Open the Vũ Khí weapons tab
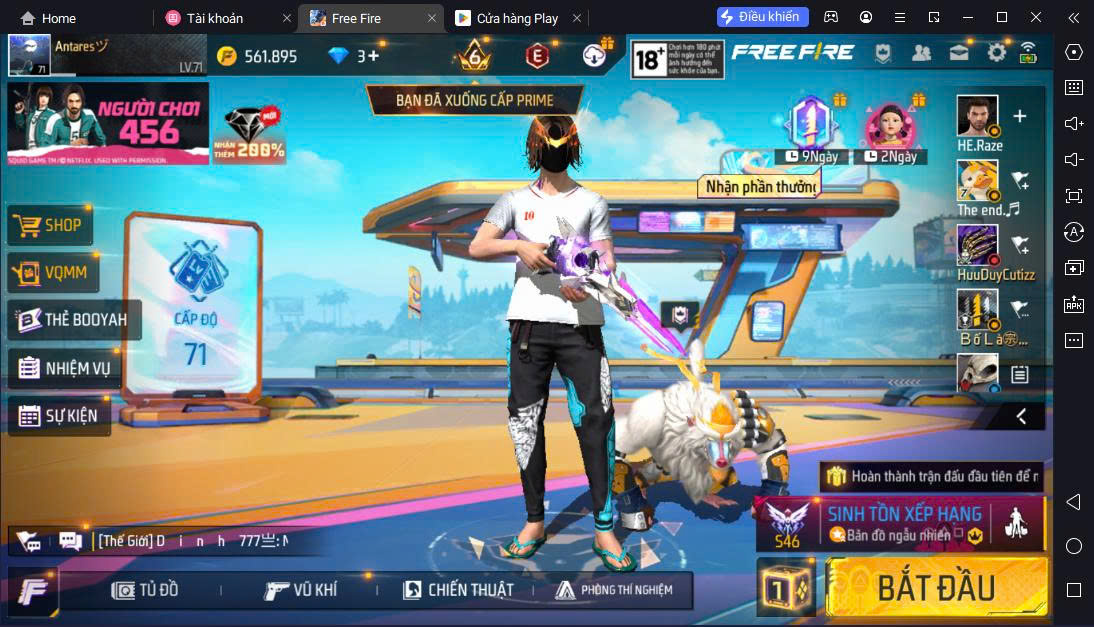 click(x=300, y=590)
